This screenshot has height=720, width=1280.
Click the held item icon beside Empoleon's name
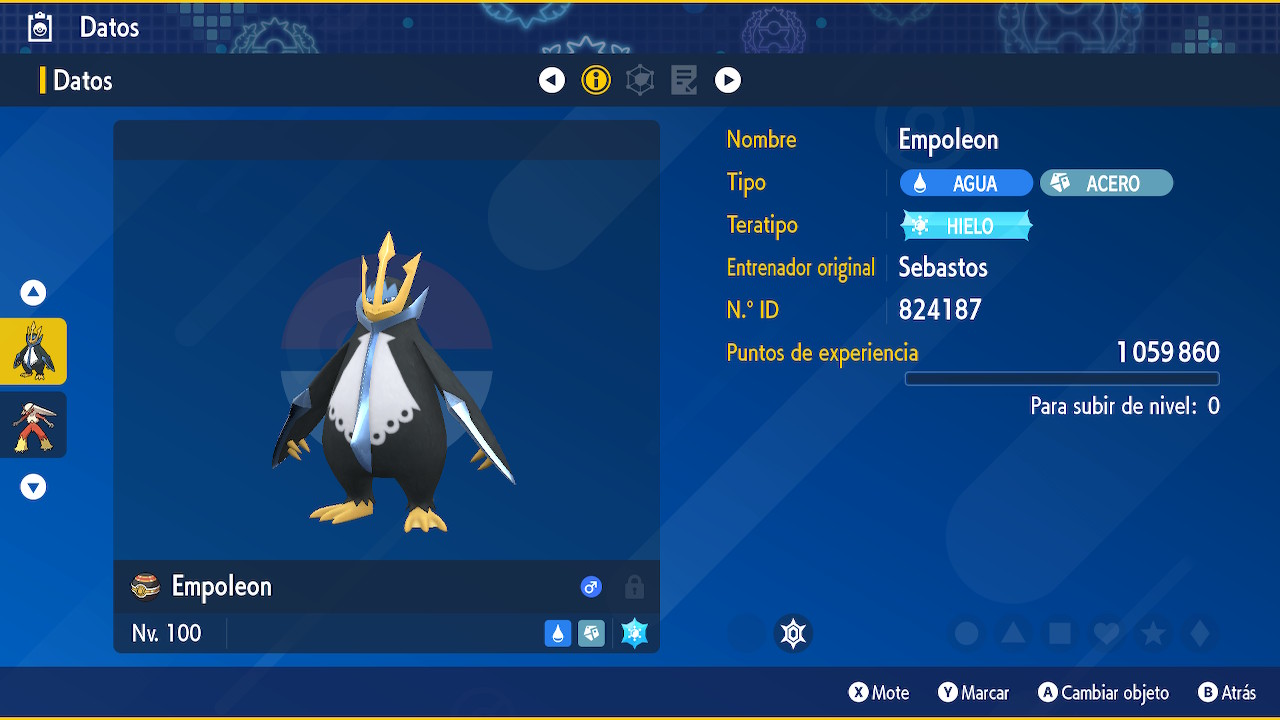[146, 587]
